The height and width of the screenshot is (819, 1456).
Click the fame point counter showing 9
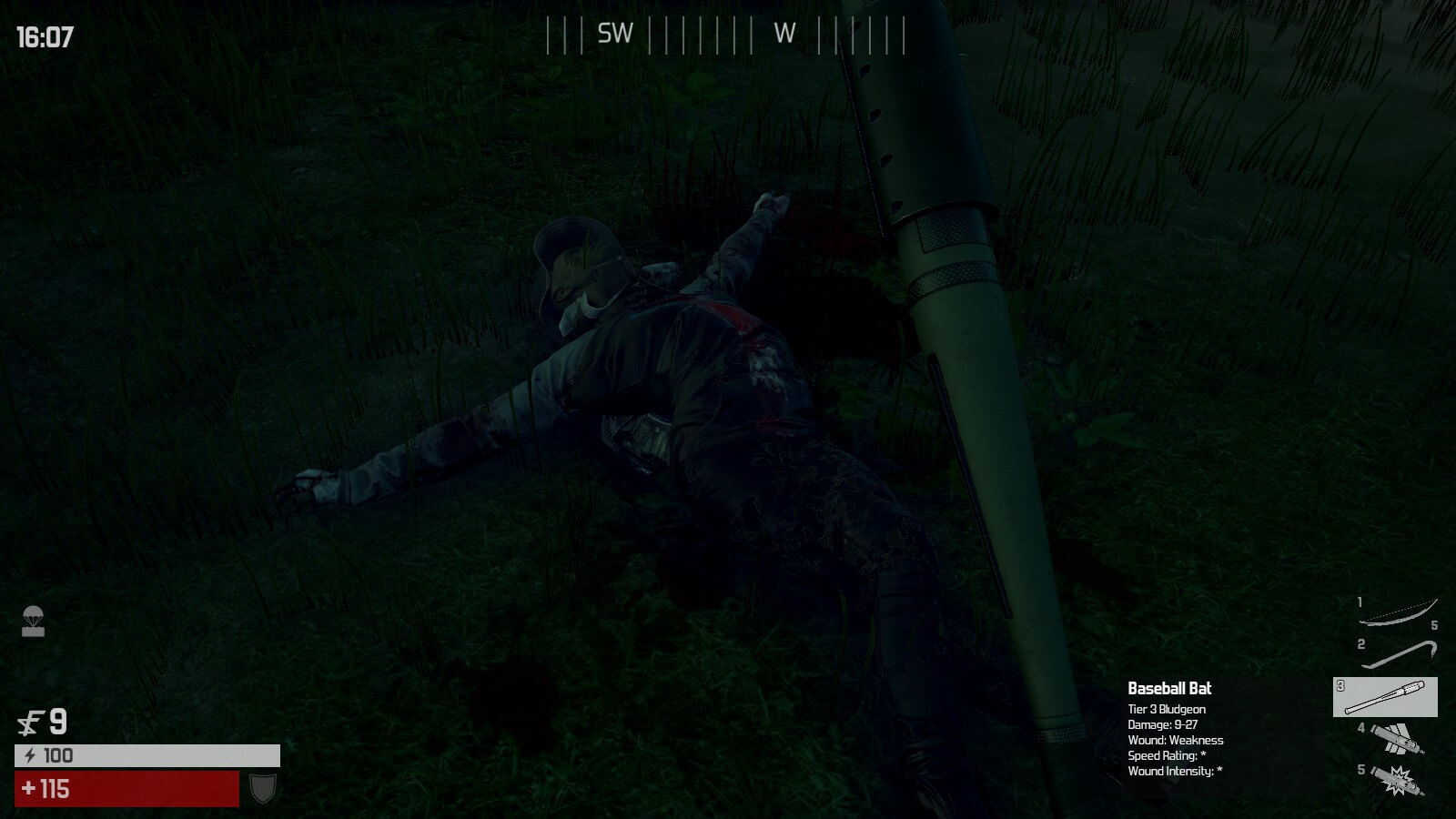click(x=57, y=722)
